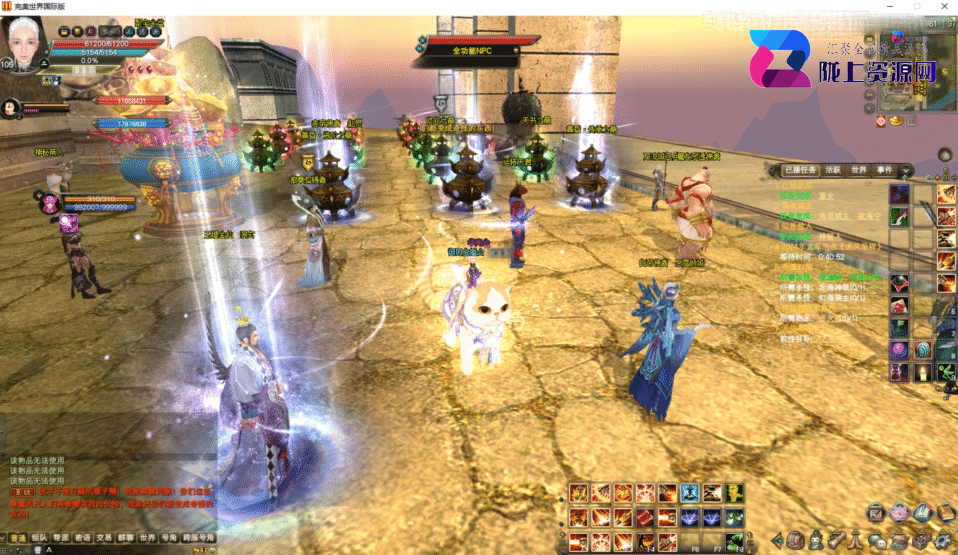Click the gold ingot icon below the minimap

click(897, 121)
